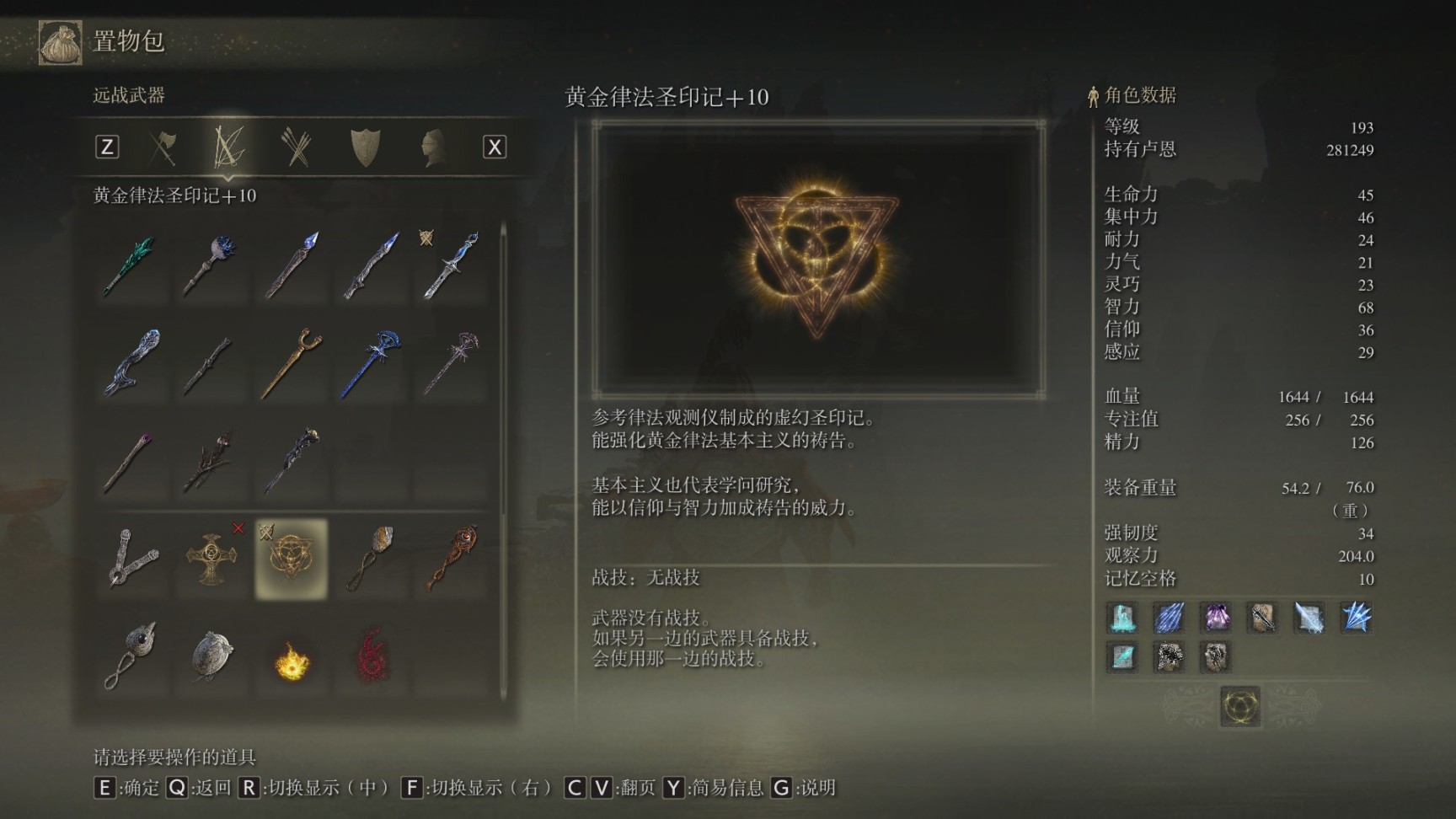Open the arrows and bolts tab
This screenshot has height=819, width=1456.
[x=297, y=147]
